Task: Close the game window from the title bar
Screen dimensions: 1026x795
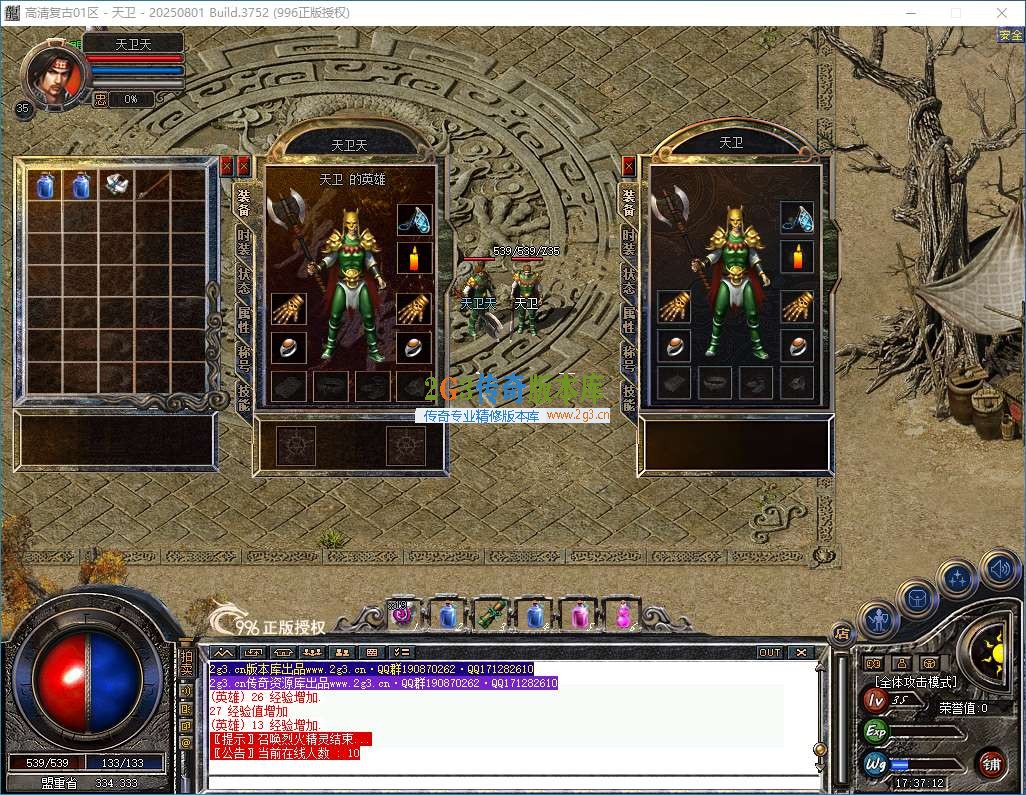Action: pyautogui.click(x=1001, y=12)
